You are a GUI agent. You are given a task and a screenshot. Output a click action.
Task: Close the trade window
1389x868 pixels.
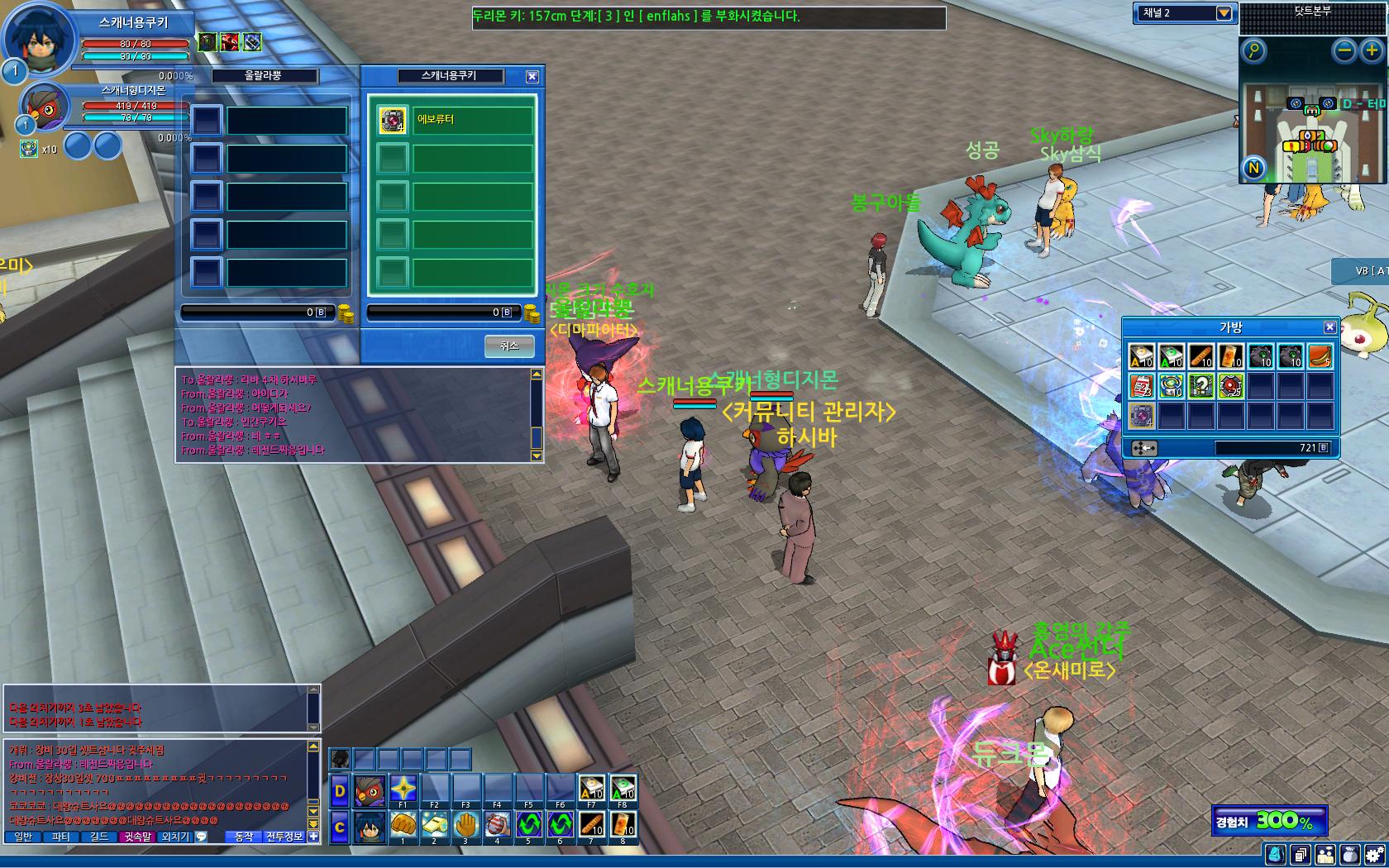click(x=532, y=76)
